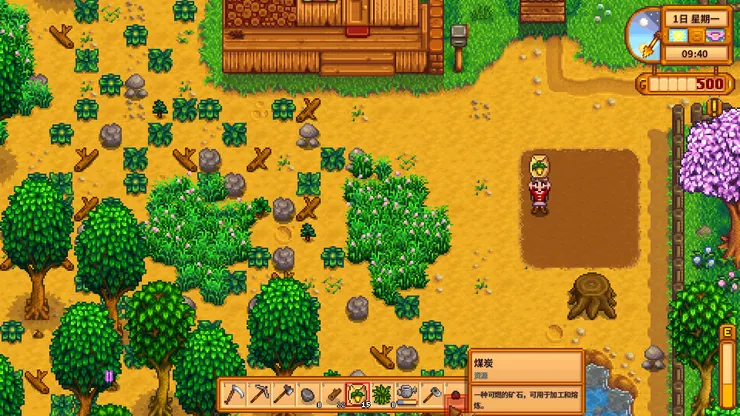Open the quest journal exclamation icon
The width and height of the screenshot is (740, 416).
point(715,104)
